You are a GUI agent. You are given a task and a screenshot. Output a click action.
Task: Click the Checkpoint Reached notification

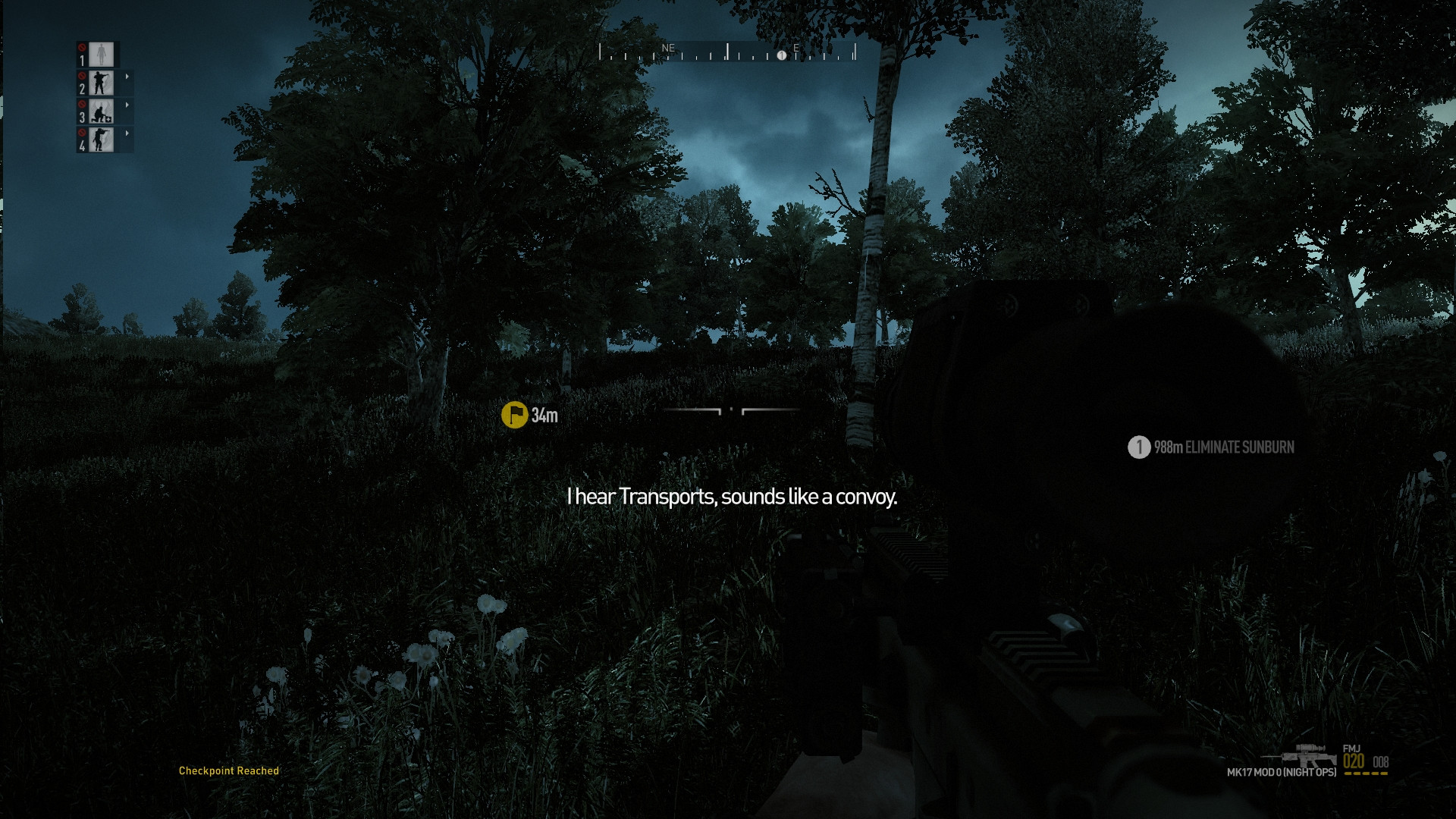pos(228,770)
